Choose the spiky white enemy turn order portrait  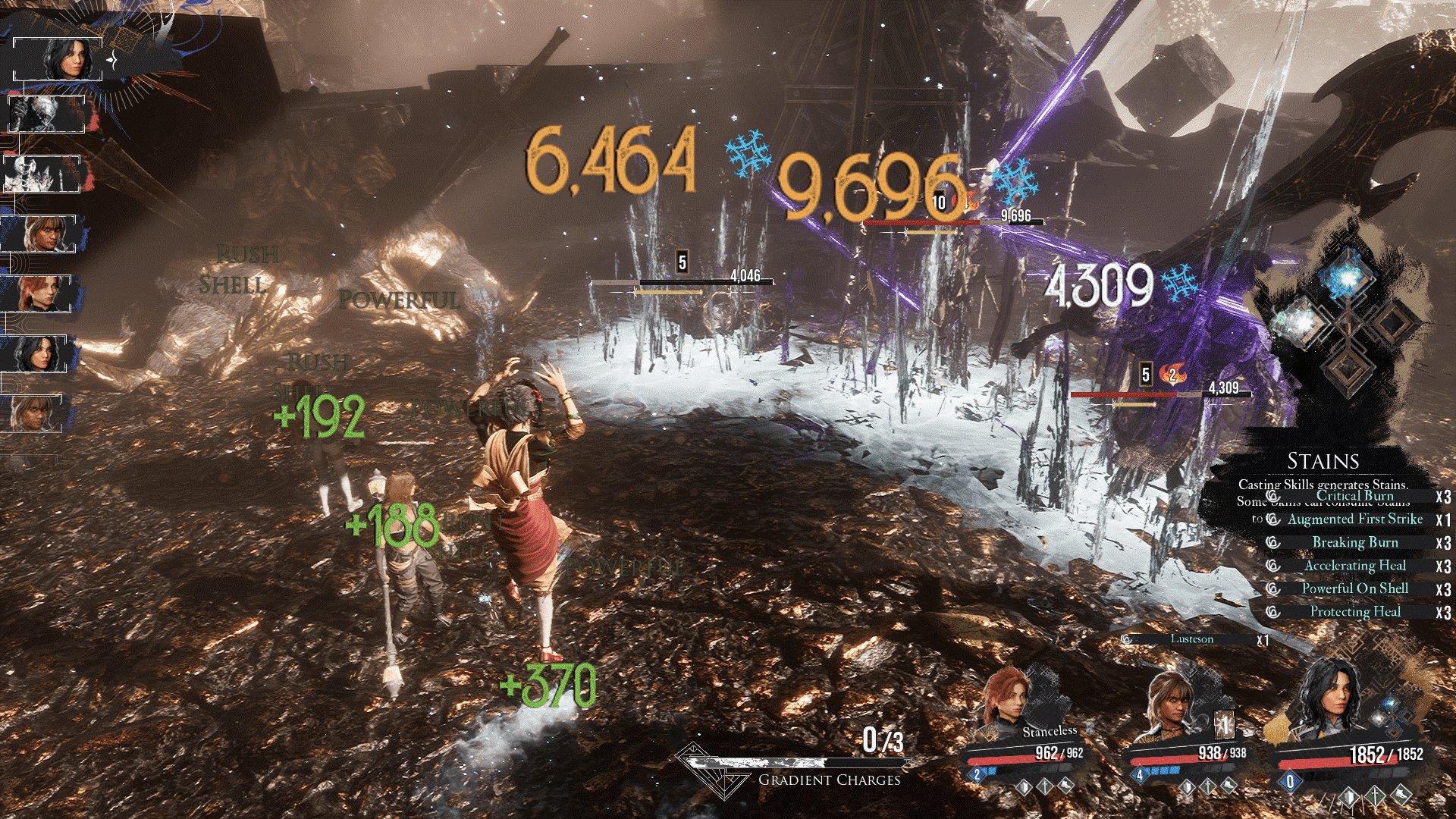point(42,174)
